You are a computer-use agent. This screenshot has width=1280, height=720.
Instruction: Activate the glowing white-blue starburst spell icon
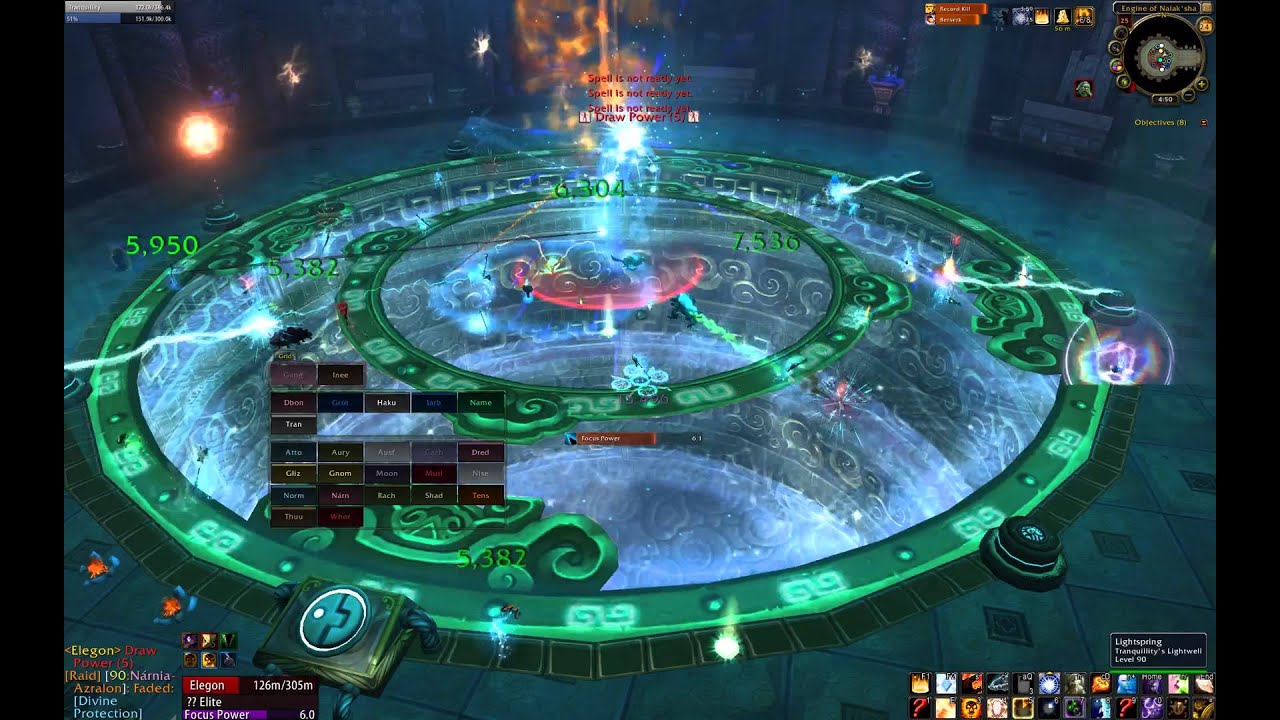coord(1048,684)
